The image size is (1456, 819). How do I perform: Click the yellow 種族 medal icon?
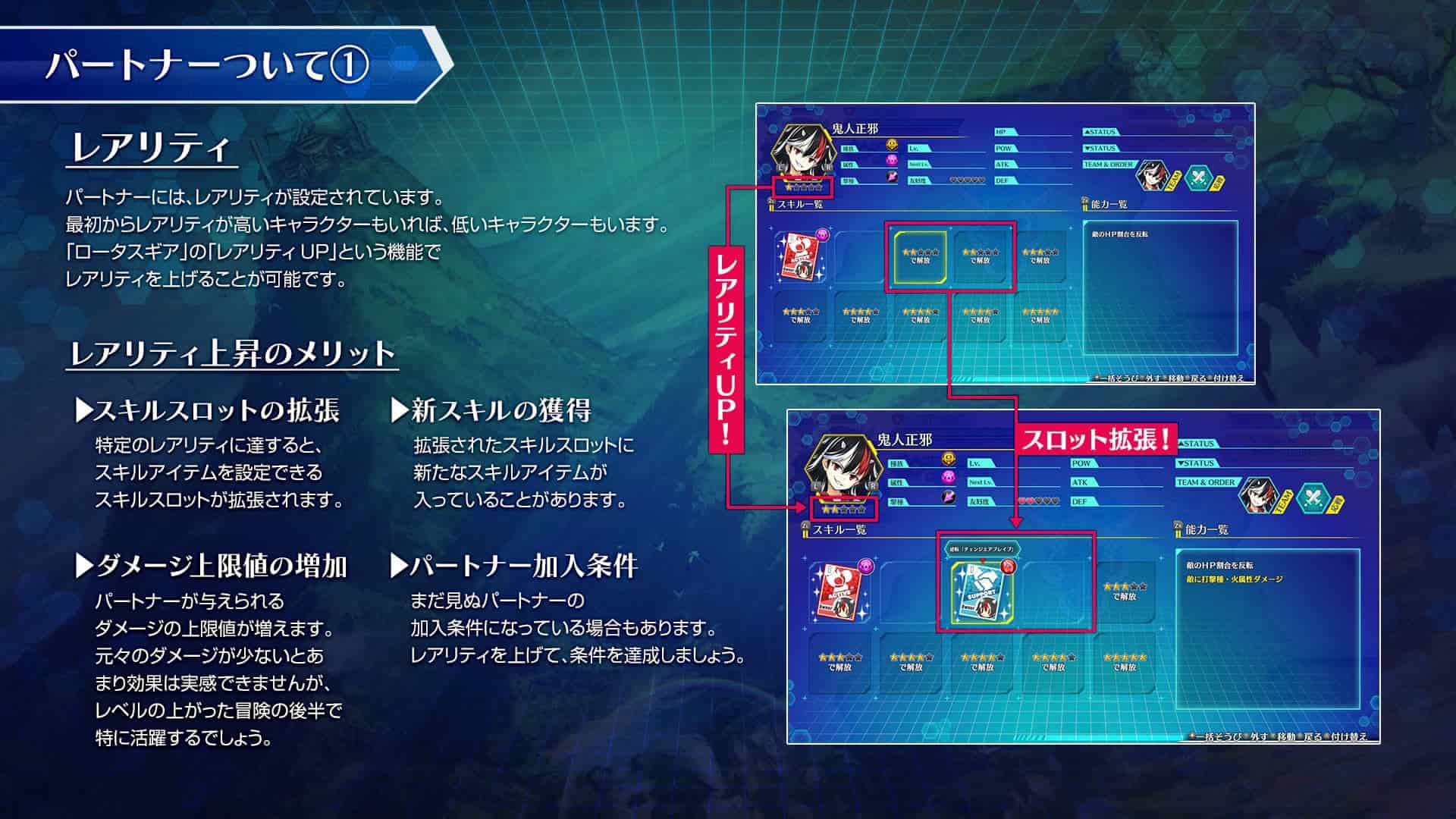coord(890,143)
